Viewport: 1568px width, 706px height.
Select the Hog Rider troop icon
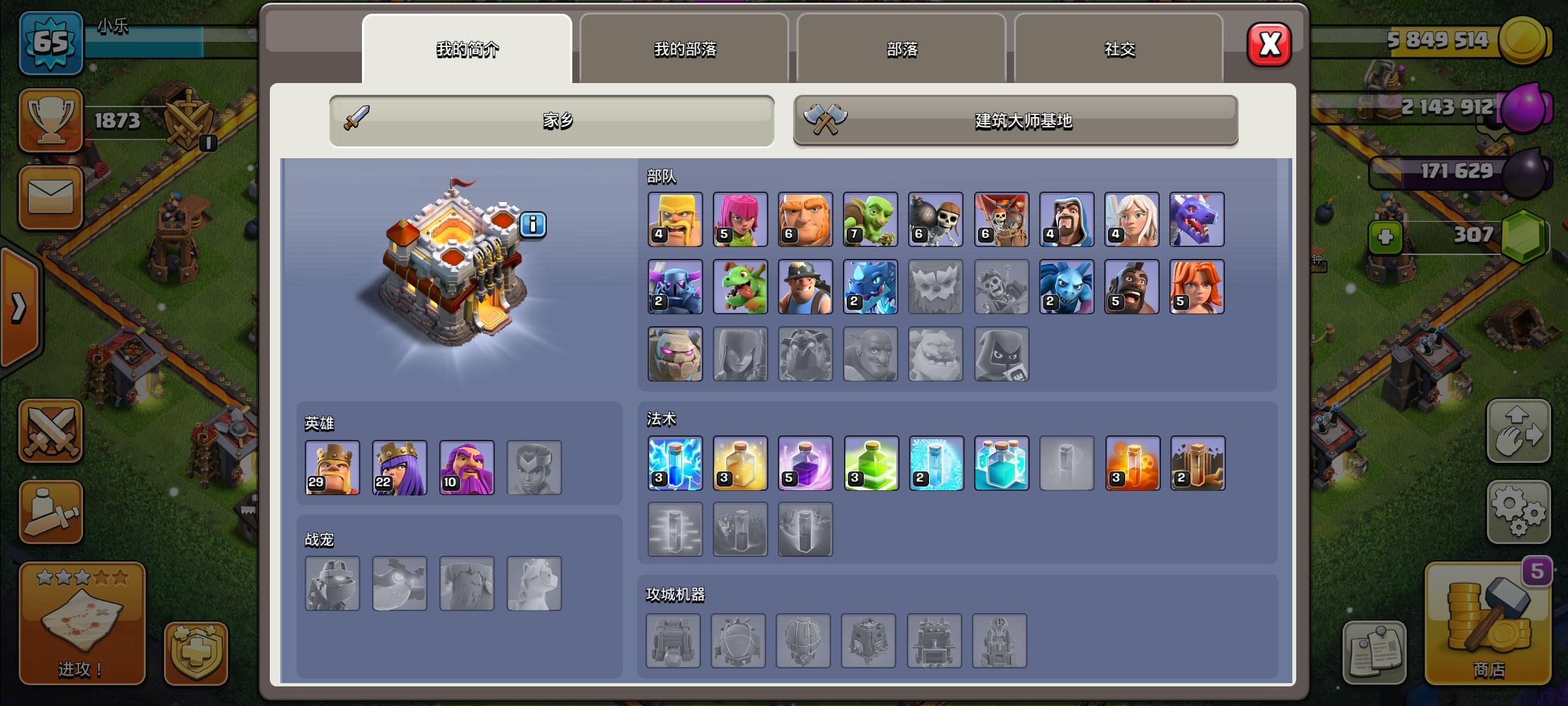point(1132,286)
